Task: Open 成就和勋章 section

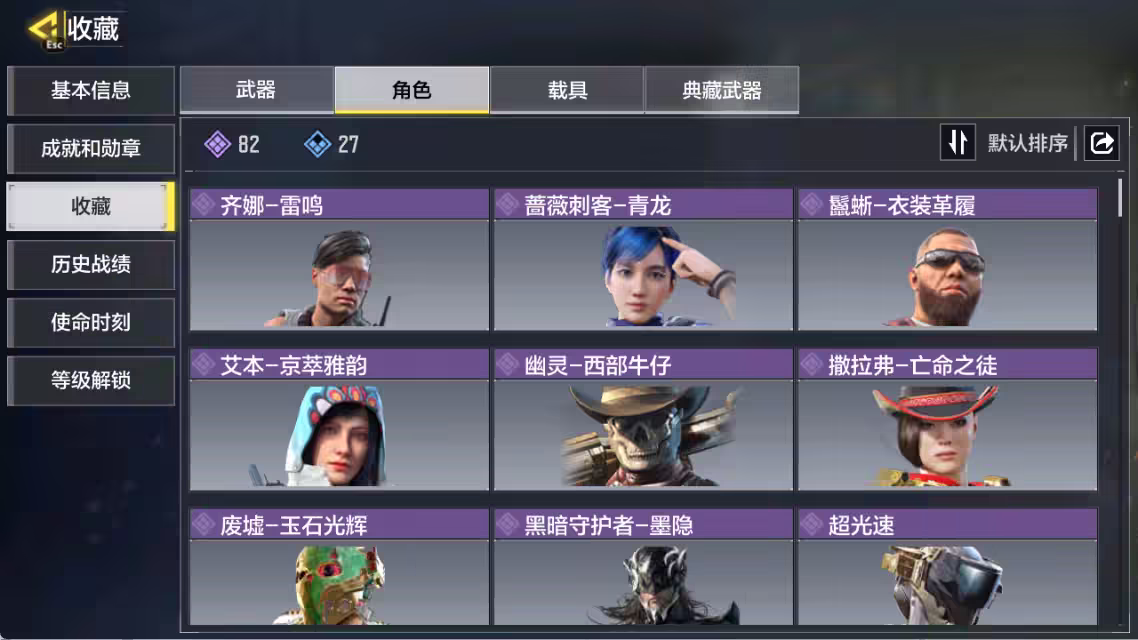Action: click(90, 149)
